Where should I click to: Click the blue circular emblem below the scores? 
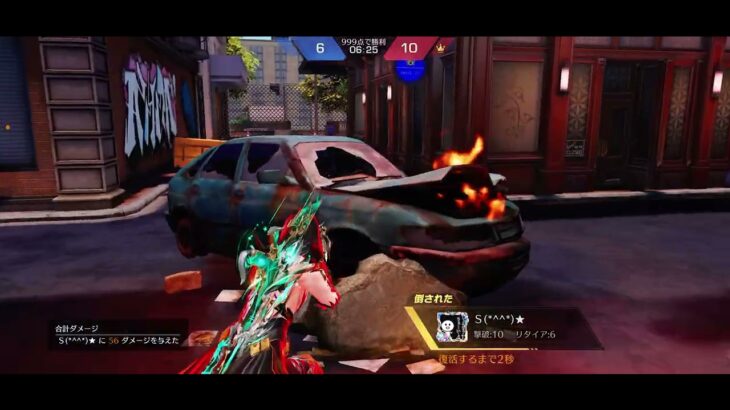tap(410, 70)
